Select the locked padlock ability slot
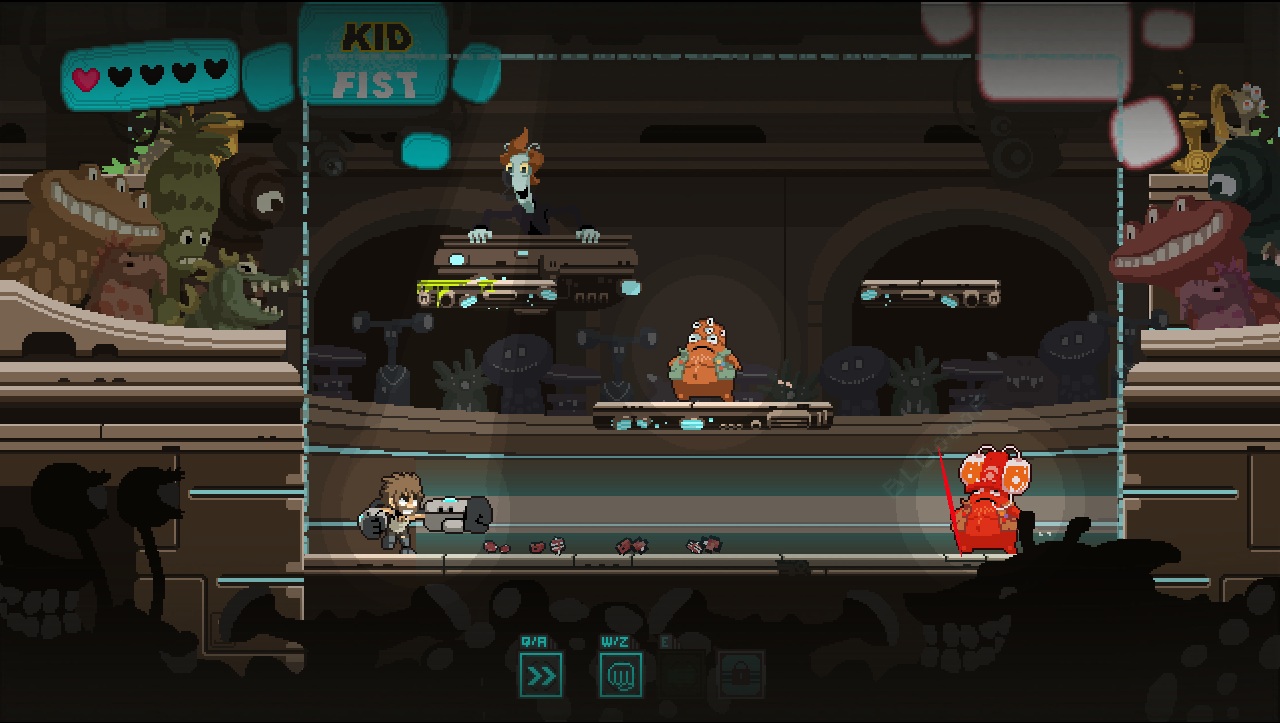The width and height of the screenshot is (1280, 723). 741,675
